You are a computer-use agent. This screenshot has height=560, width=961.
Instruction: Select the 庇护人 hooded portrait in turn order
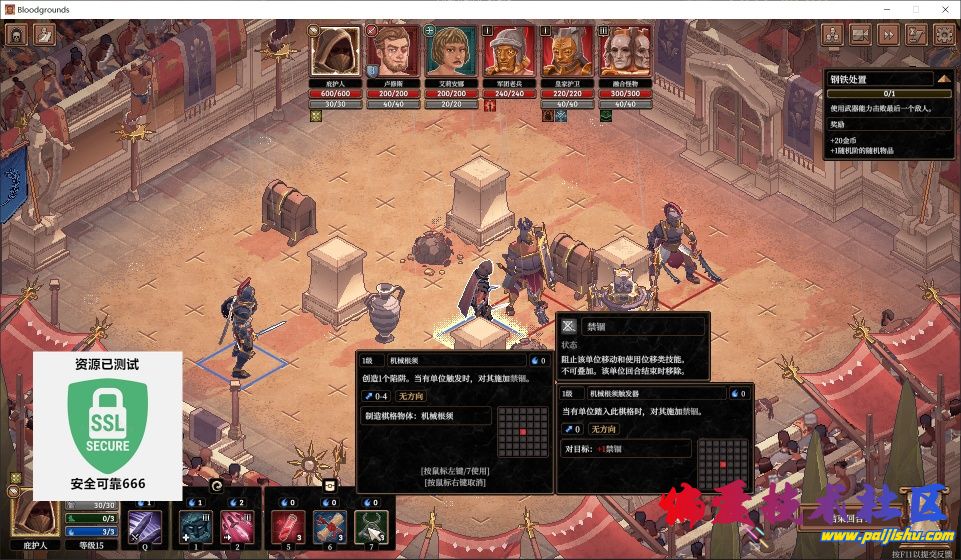[x=334, y=53]
